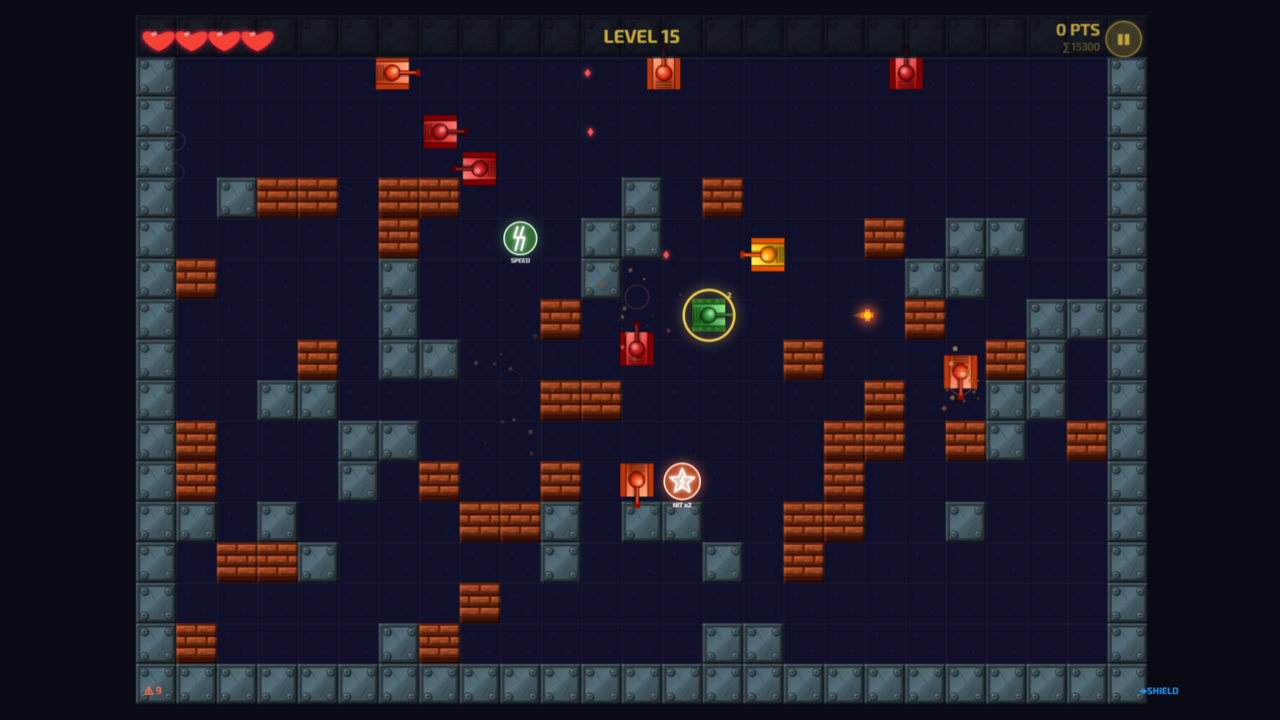Select the red diamond pickup near the top
Viewport: 1280px width, 720px height.
click(x=587, y=73)
